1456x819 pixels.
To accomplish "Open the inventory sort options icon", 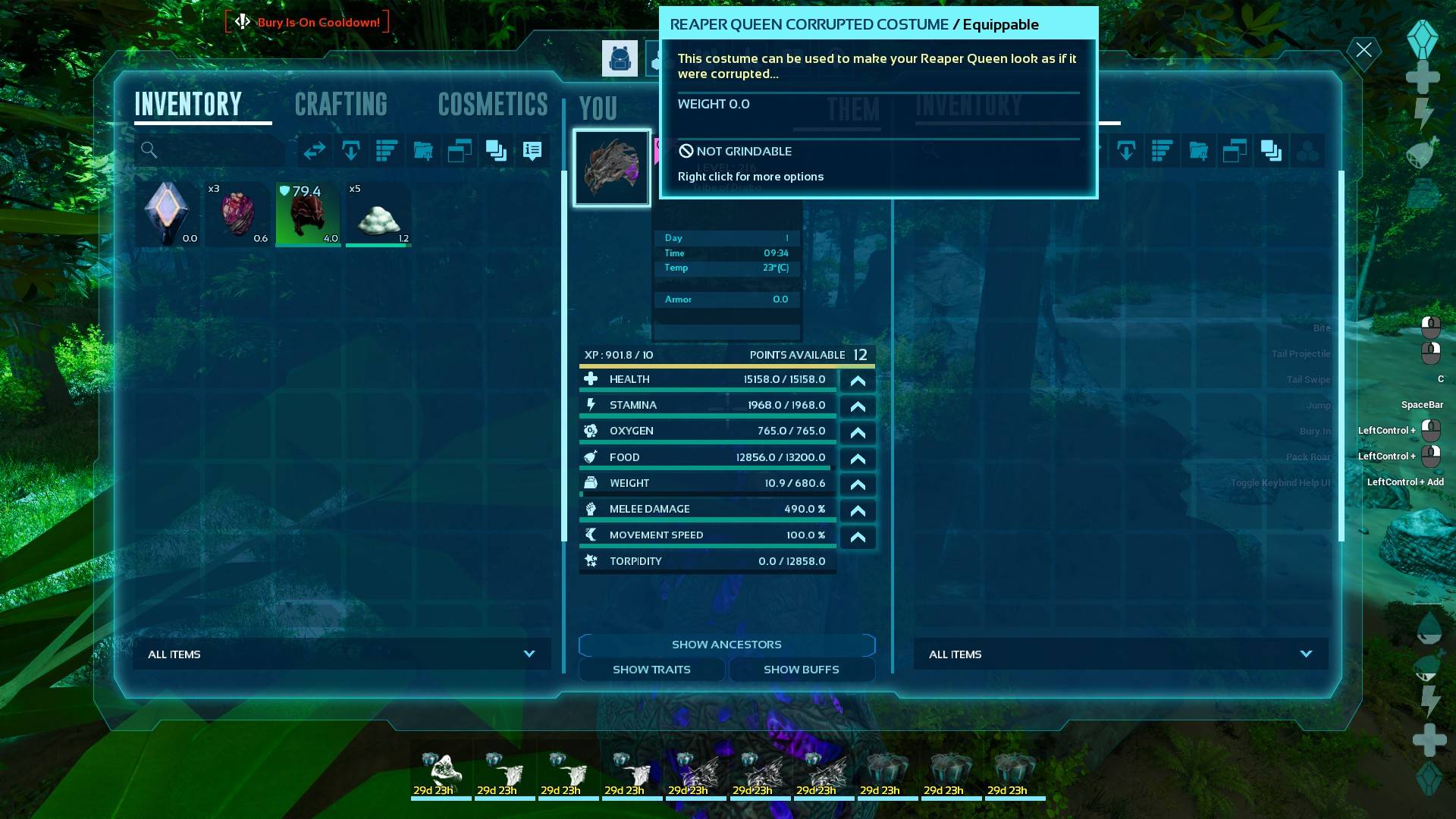I will tap(387, 150).
